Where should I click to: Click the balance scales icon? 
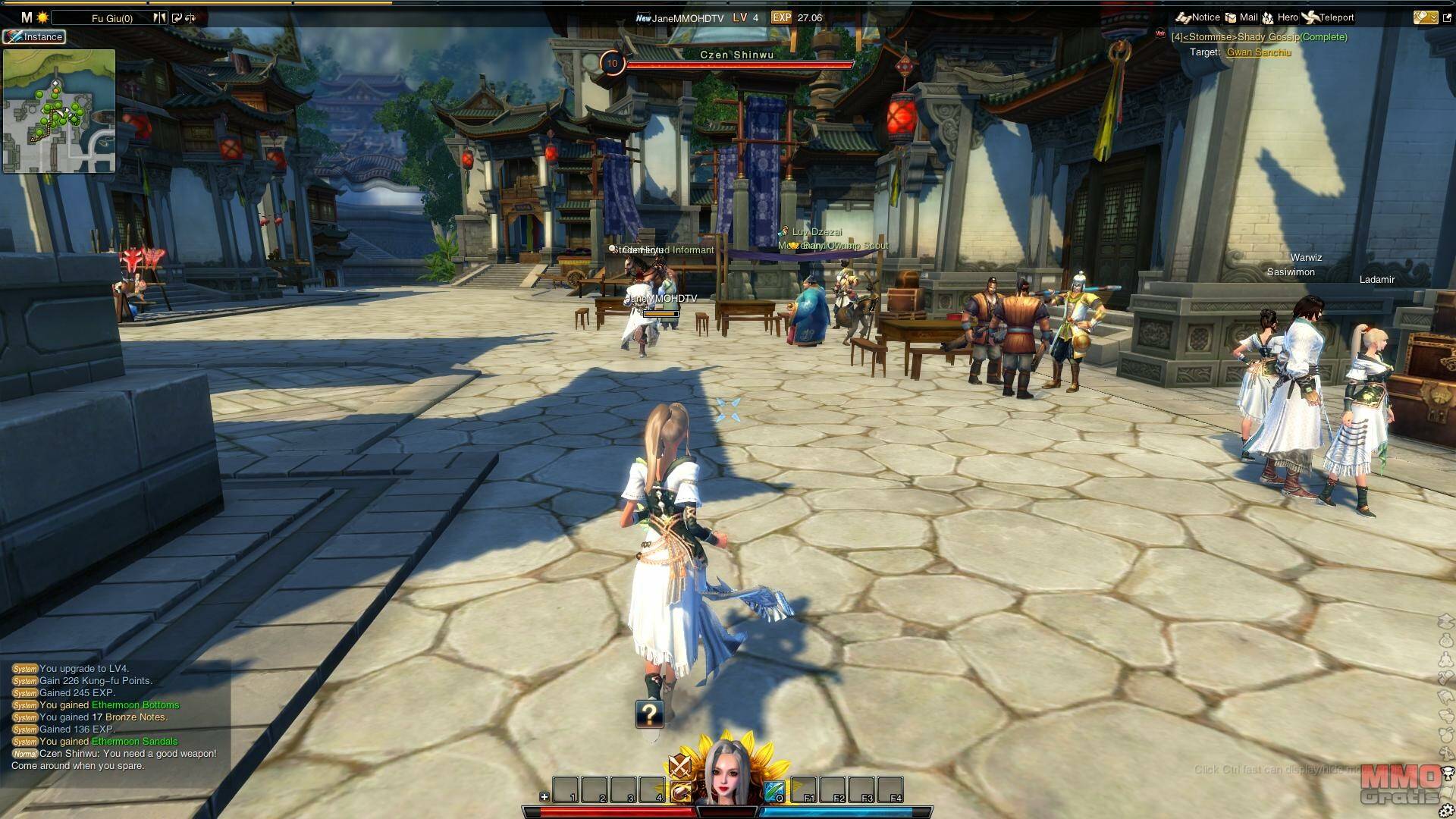(x=190, y=18)
